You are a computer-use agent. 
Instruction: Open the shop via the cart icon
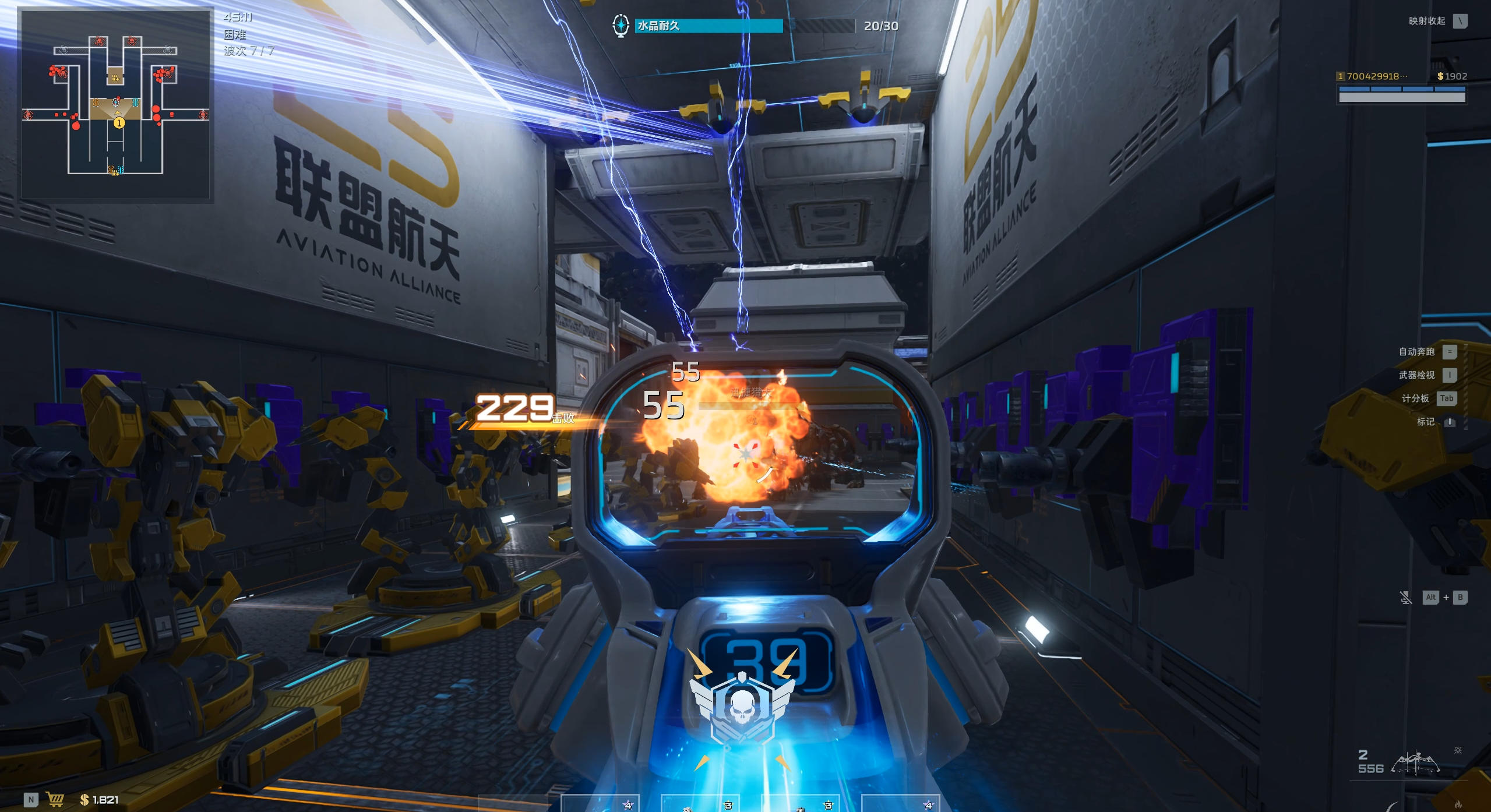(x=55, y=799)
